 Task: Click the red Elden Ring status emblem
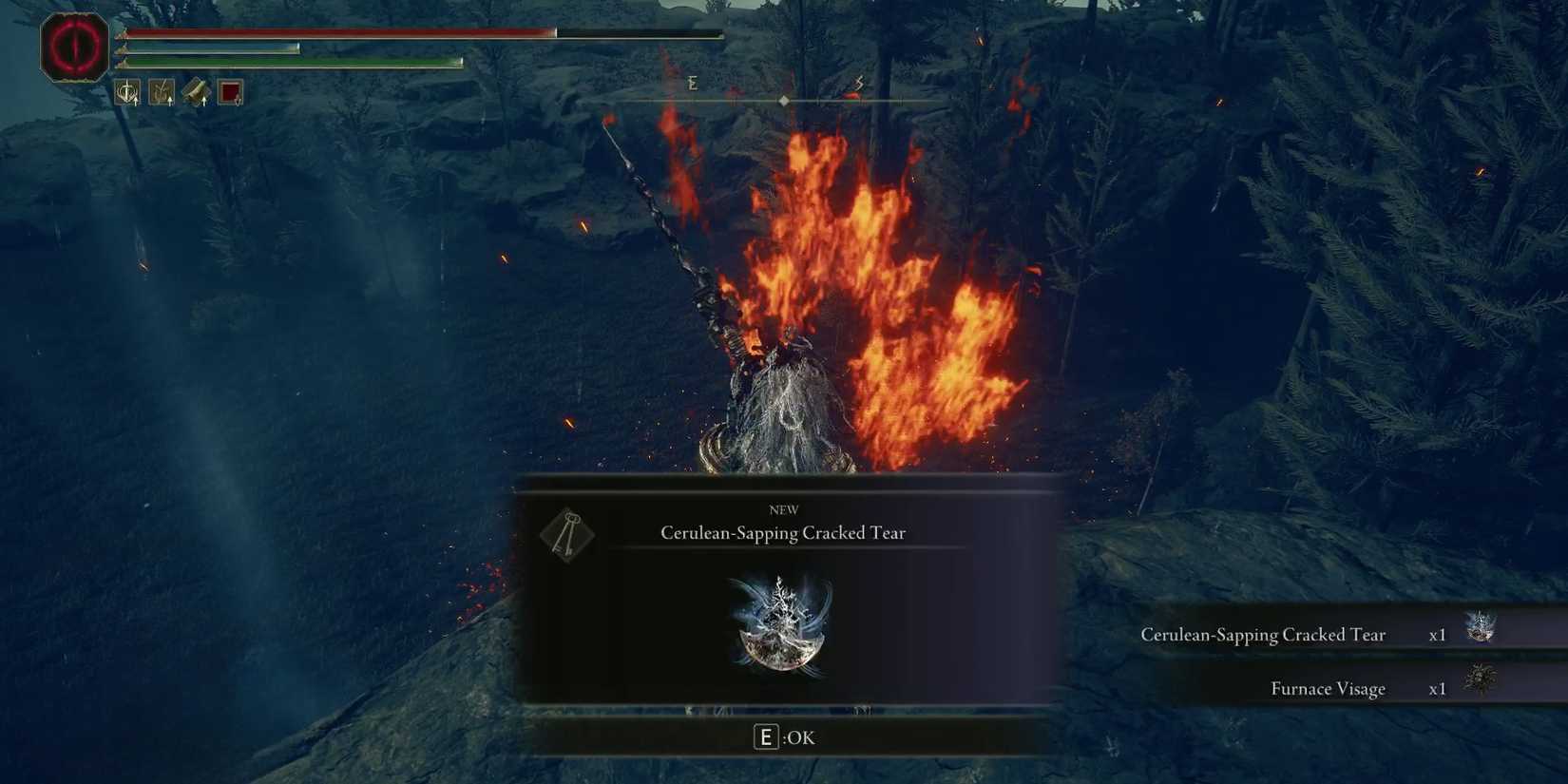[x=75, y=46]
